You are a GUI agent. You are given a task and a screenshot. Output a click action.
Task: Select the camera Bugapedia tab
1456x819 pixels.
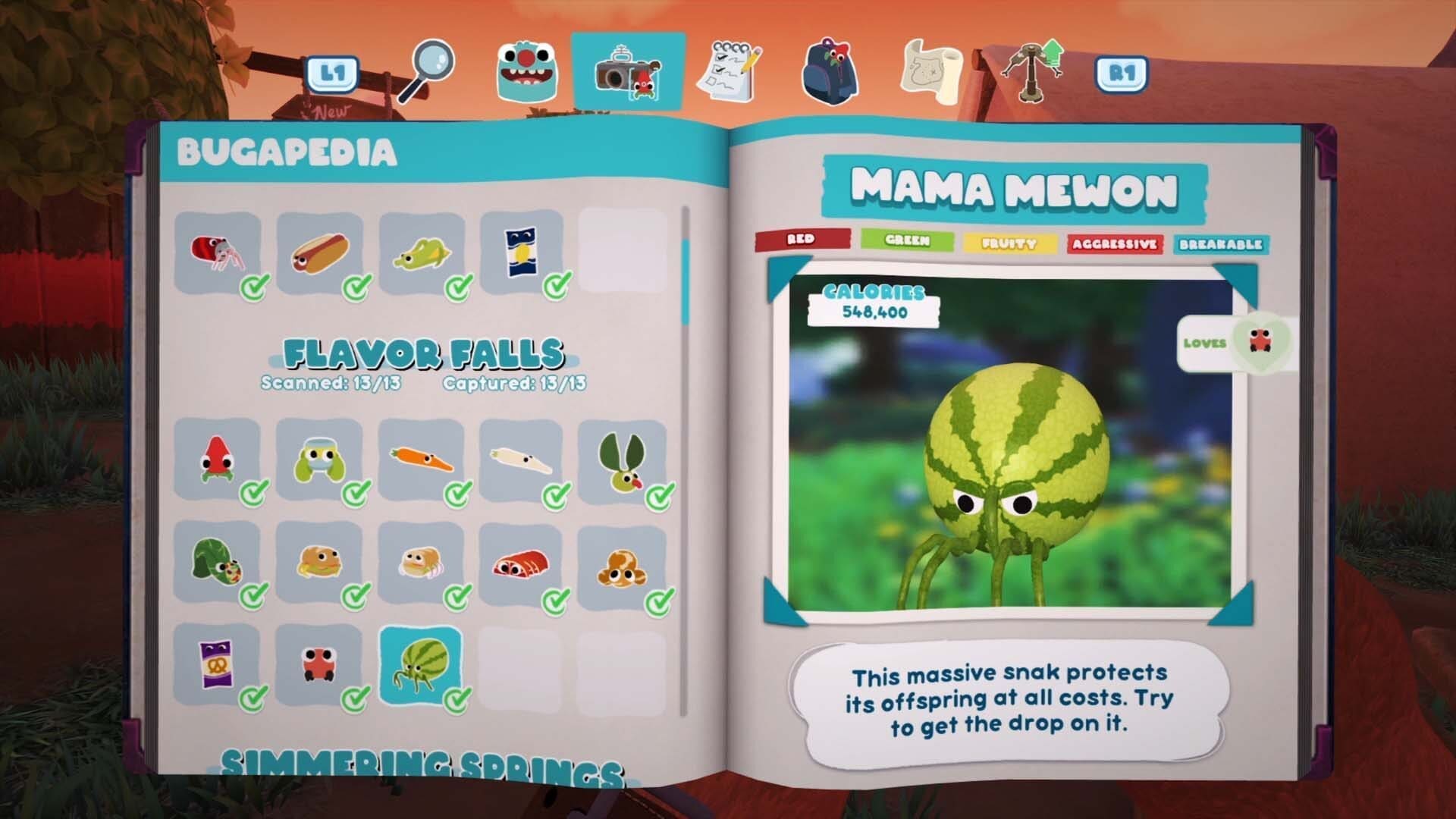point(629,73)
